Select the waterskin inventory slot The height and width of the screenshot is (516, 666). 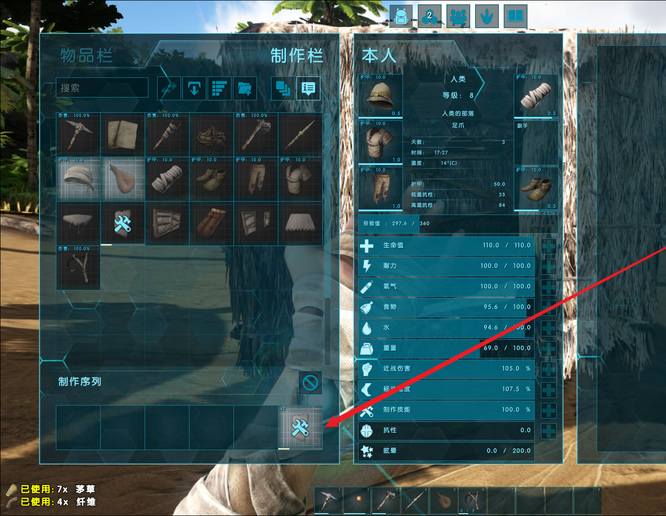point(123,179)
